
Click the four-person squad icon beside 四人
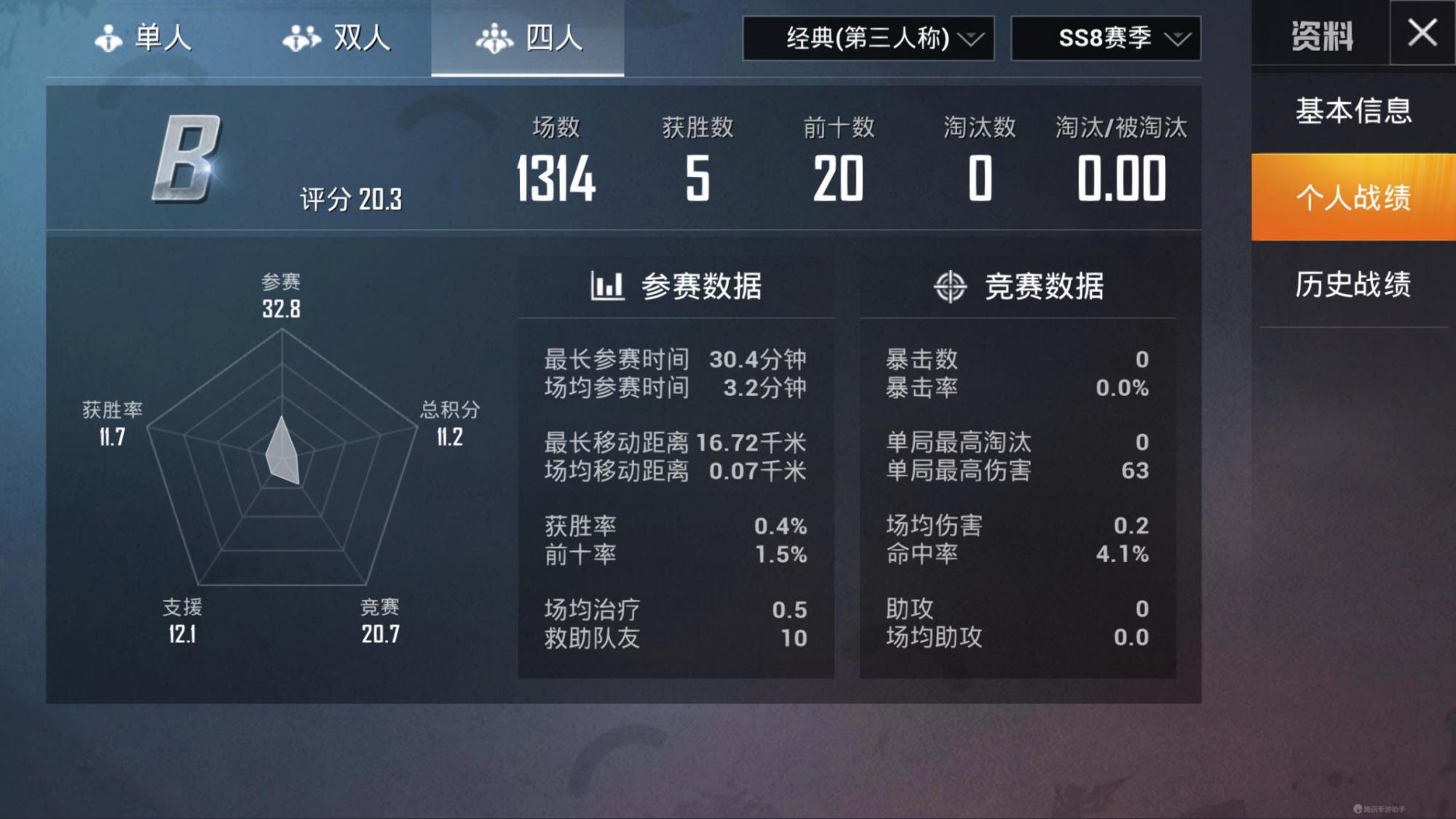point(496,39)
